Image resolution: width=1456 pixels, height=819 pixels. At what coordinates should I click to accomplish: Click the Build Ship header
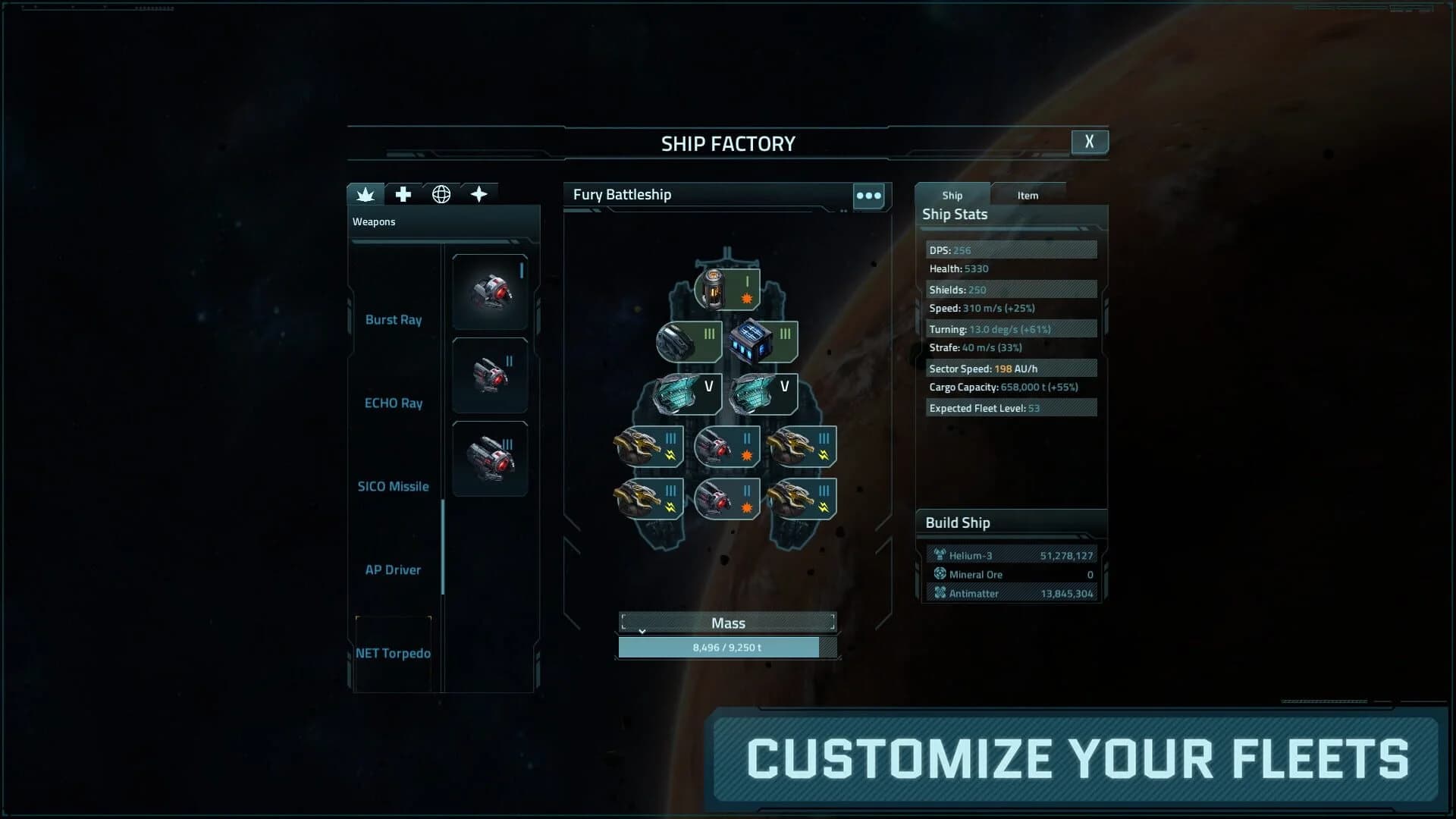(x=957, y=522)
